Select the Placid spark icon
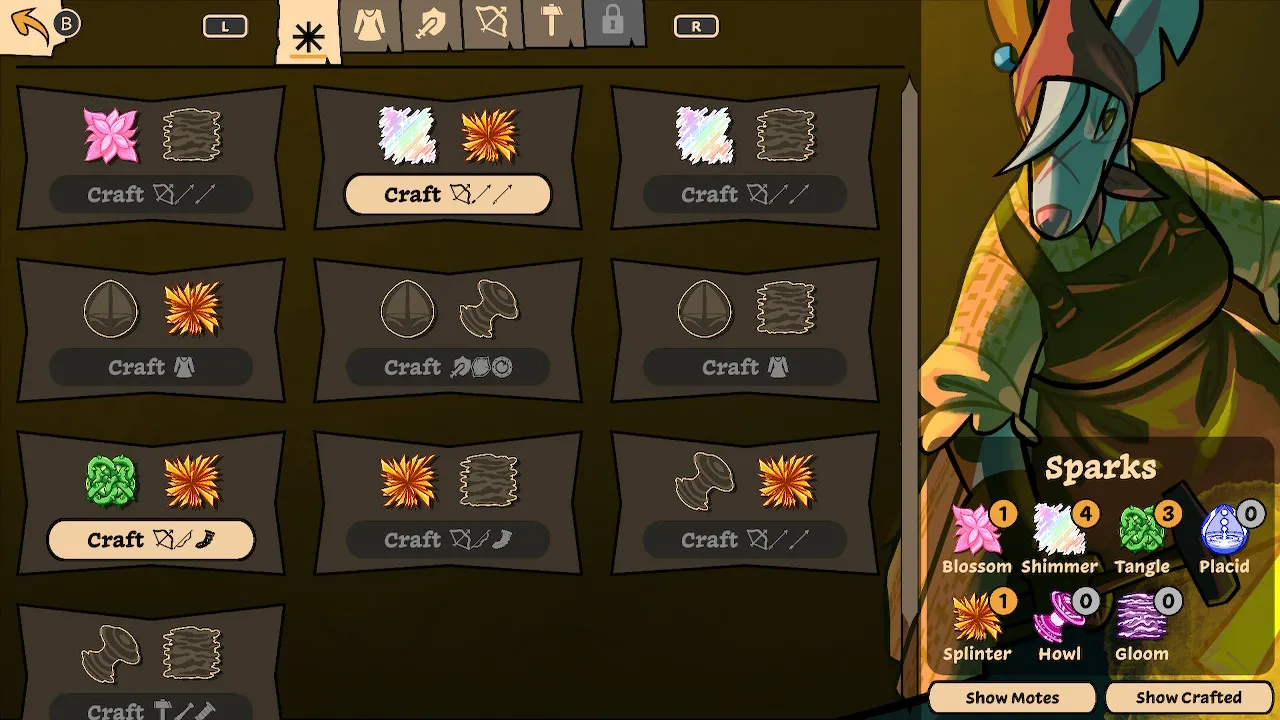 [1222, 532]
